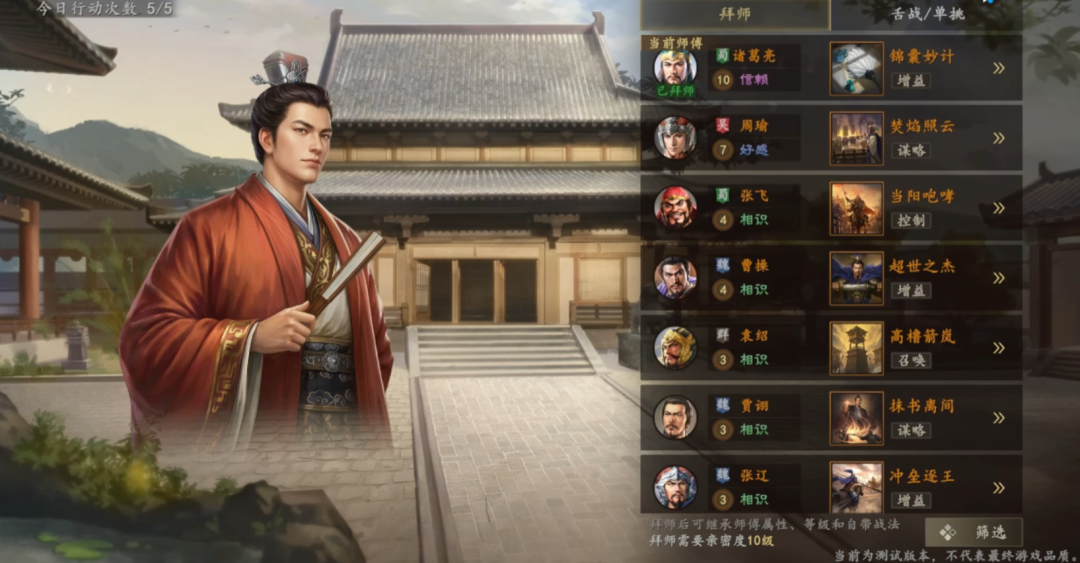This screenshot has width=1080, height=563.
Task: View the 高橹箭岚 skill icon
Action: pos(856,348)
